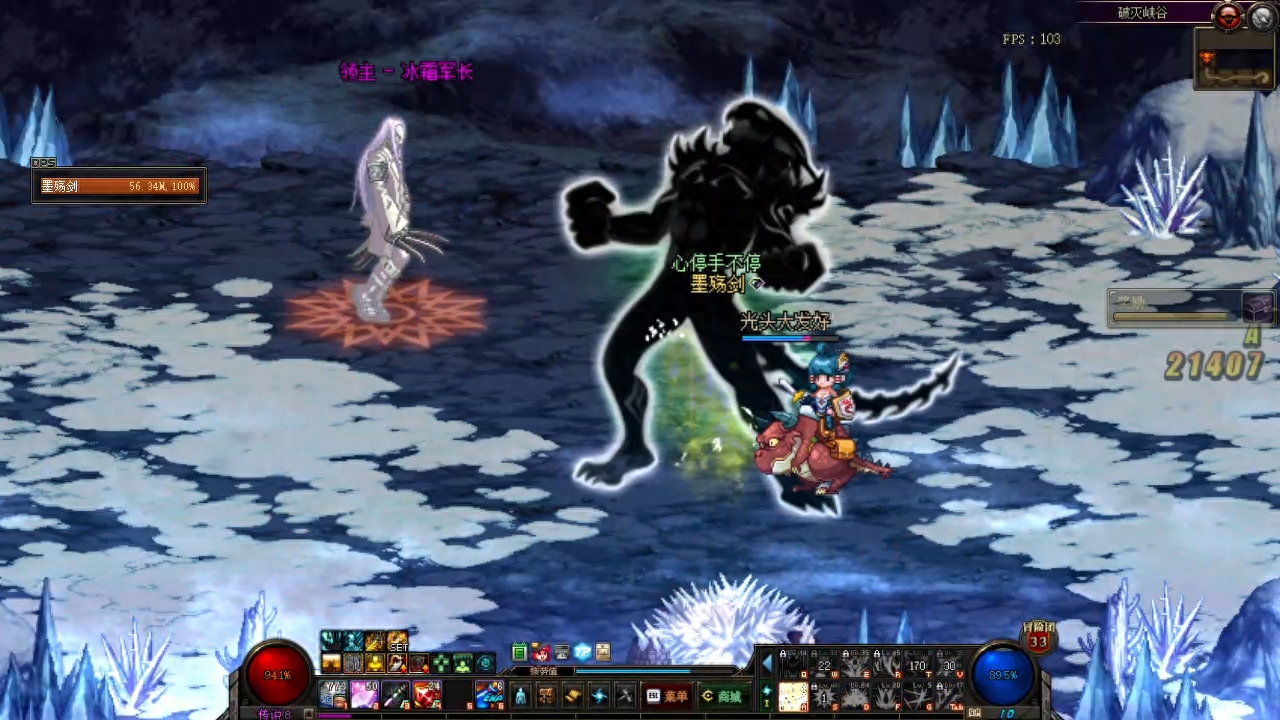Click the grey round button above the minimap

1260,15
